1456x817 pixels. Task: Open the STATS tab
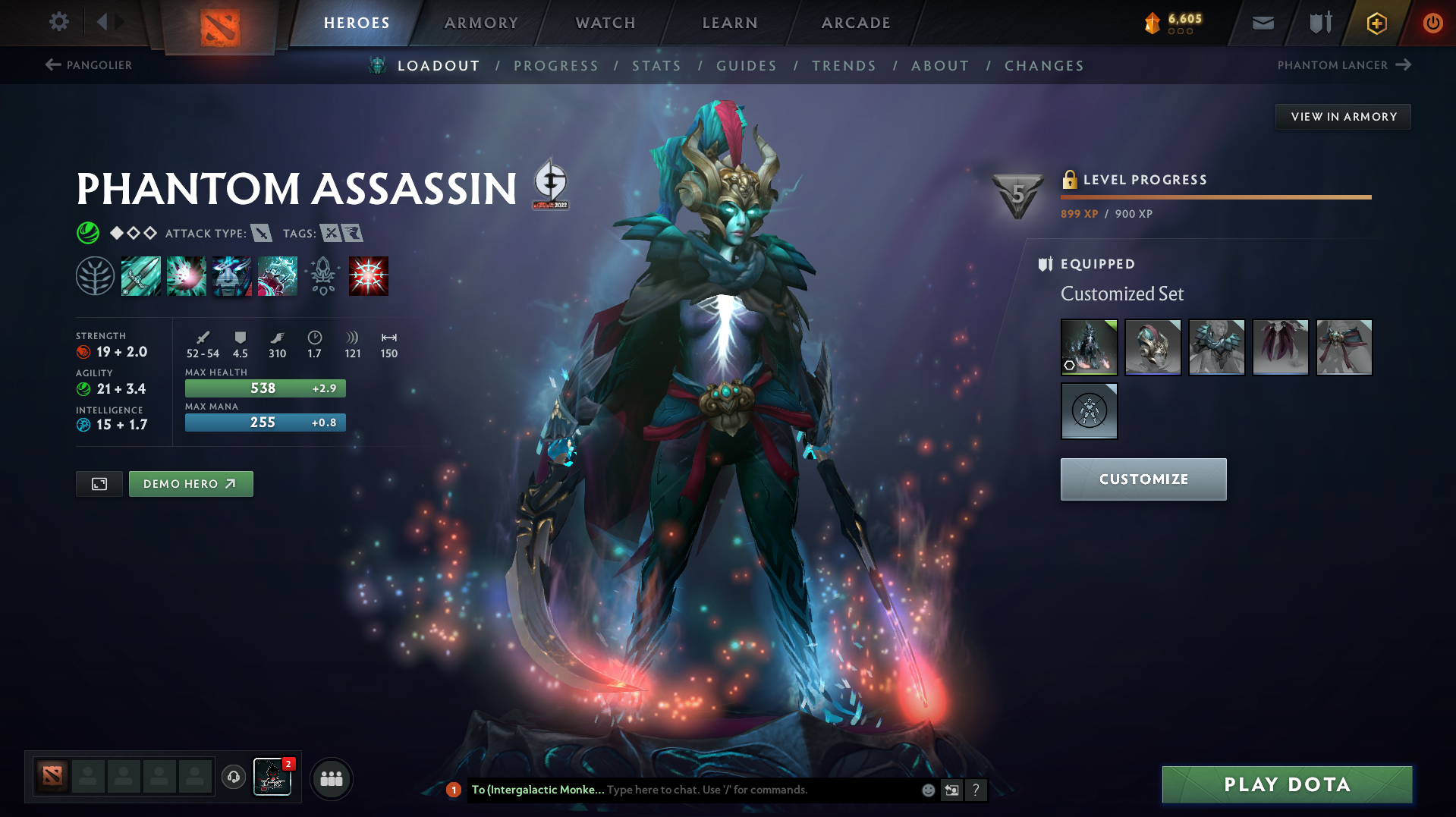click(x=656, y=66)
